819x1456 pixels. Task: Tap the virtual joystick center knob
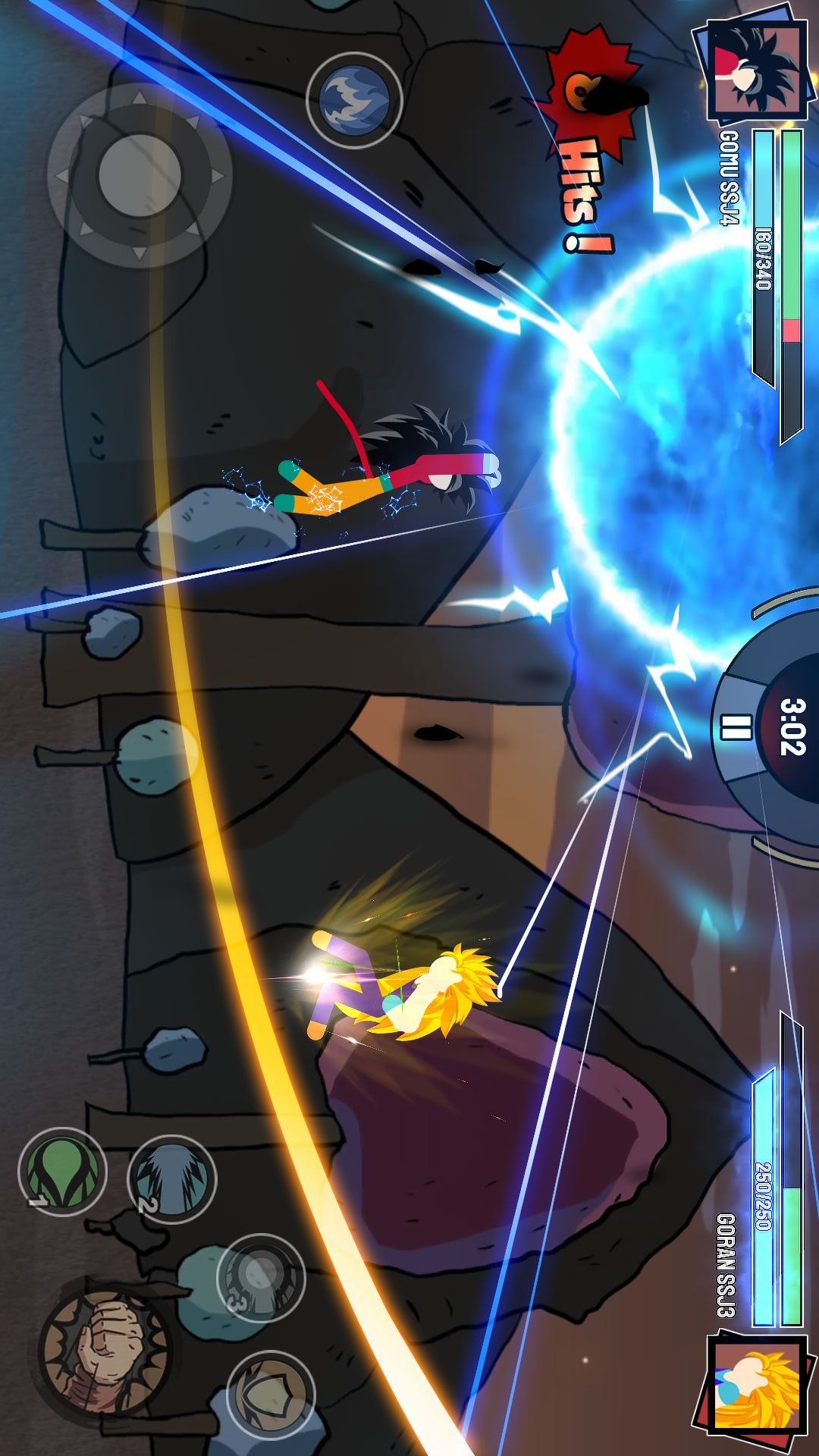tap(140, 175)
